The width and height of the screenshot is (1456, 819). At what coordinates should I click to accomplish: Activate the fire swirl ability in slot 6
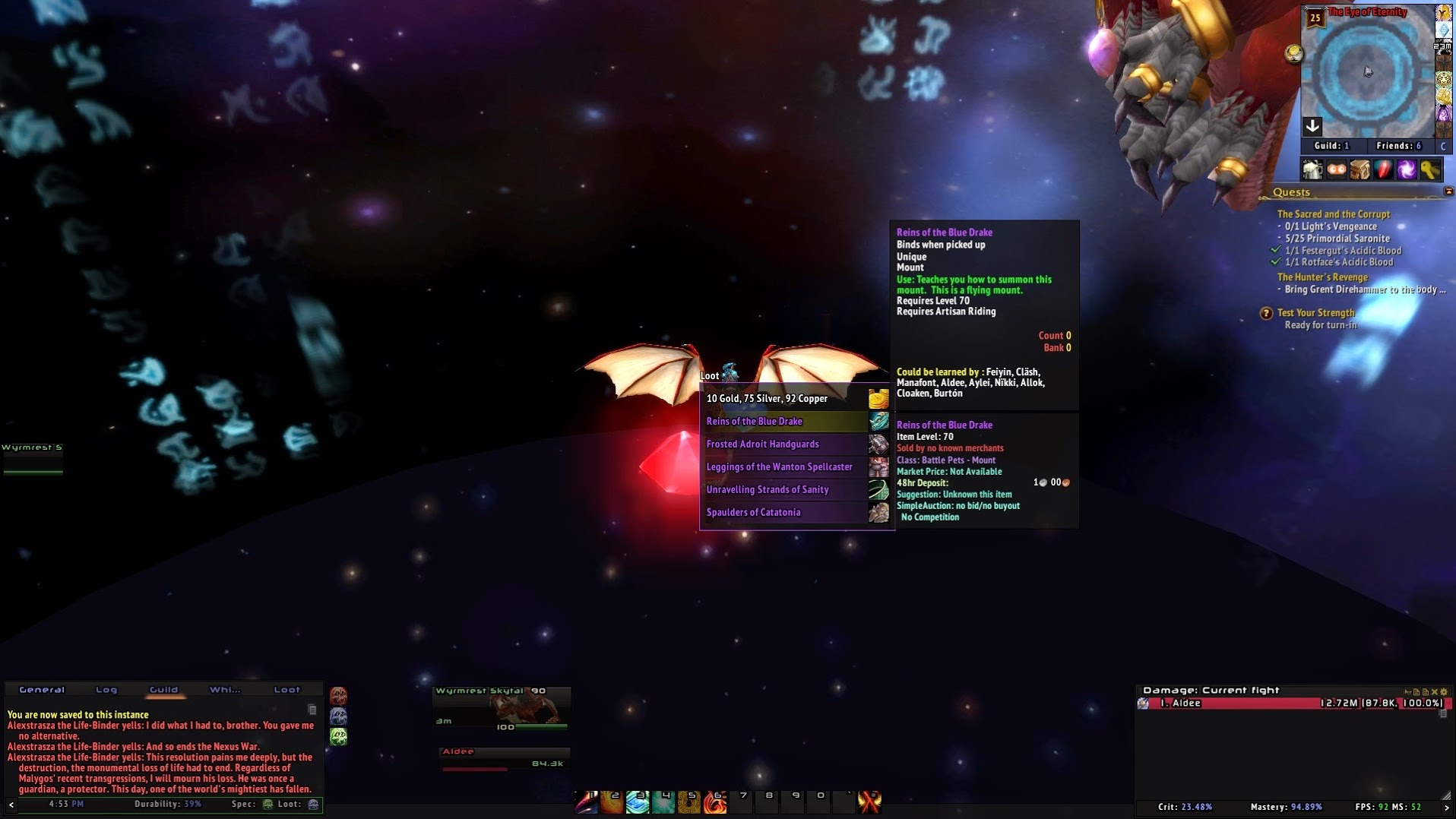pos(714,802)
